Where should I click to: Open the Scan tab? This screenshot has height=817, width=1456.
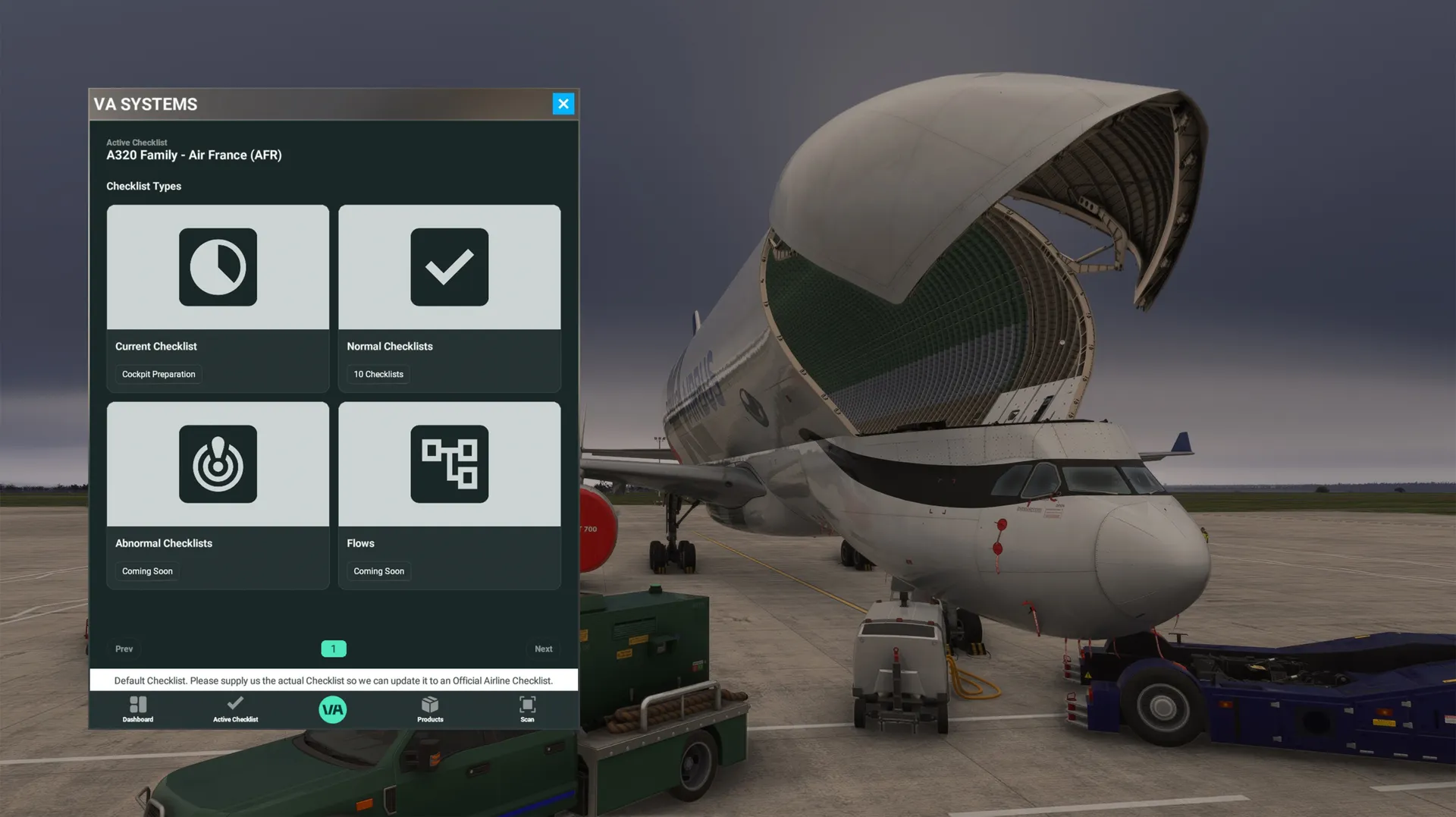(x=527, y=709)
